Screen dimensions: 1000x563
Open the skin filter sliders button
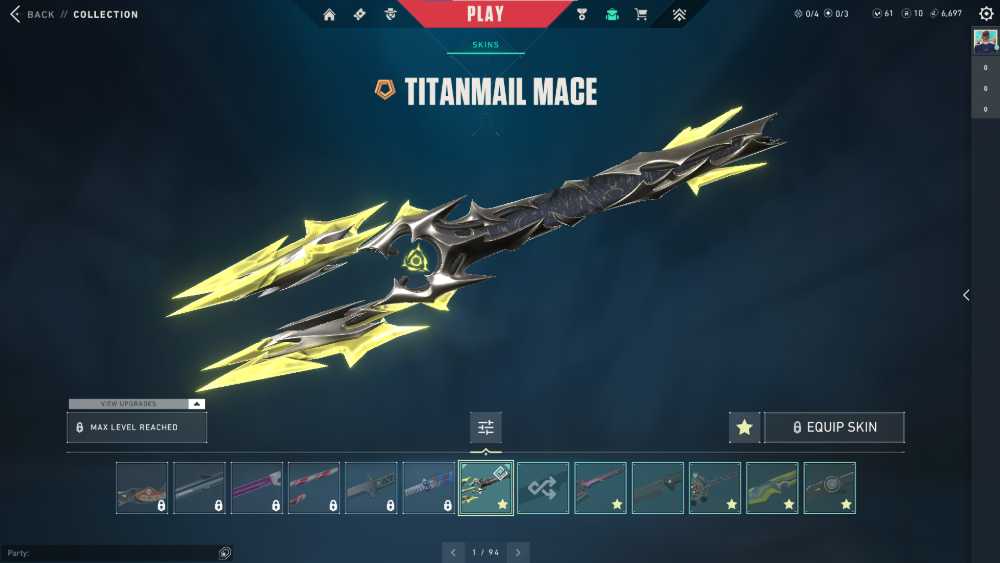[x=486, y=427]
